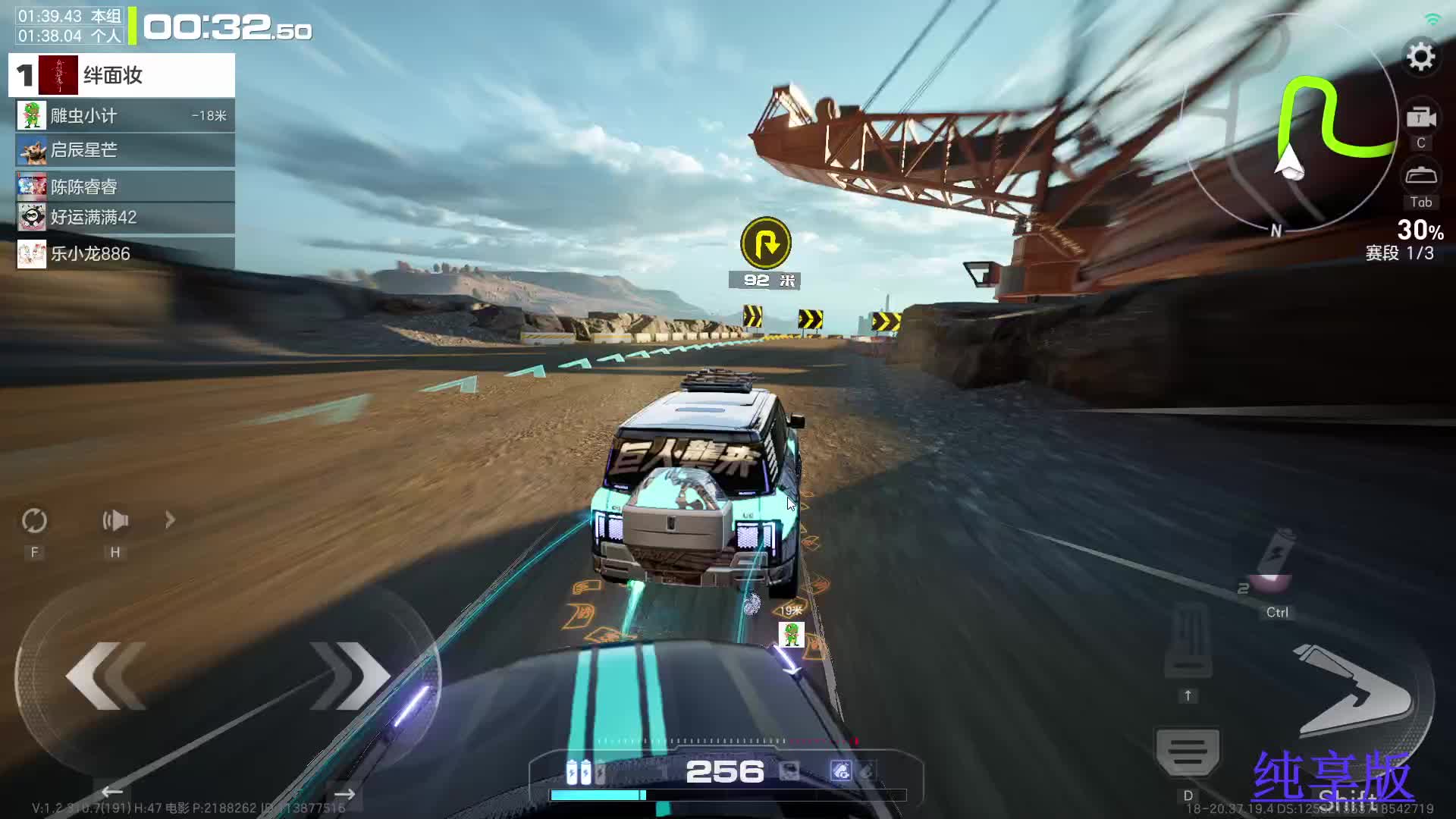Tap the handbrake drift button above the up arrow

pos(1188,641)
